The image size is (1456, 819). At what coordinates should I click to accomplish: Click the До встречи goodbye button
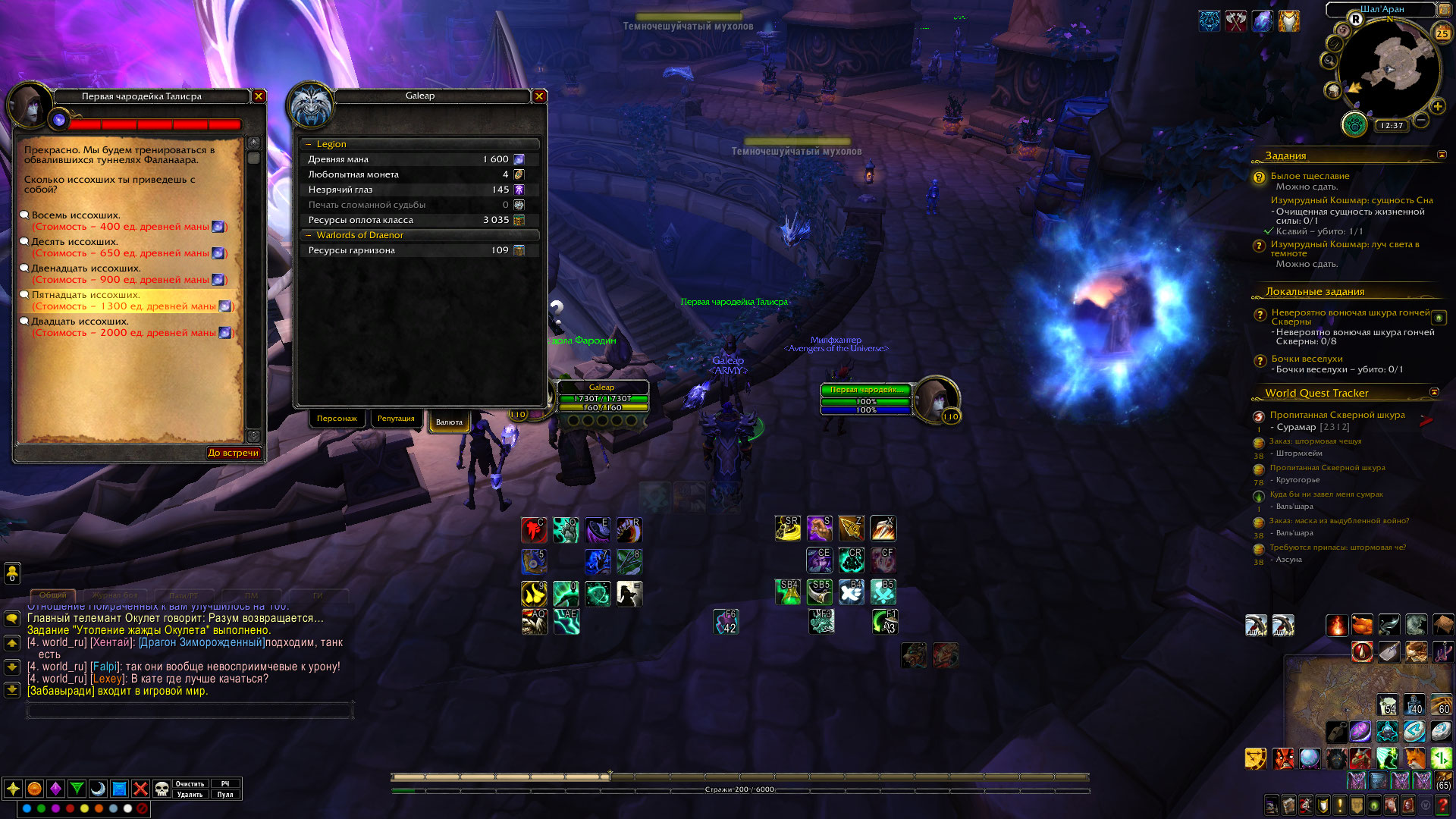coord(234,453)
